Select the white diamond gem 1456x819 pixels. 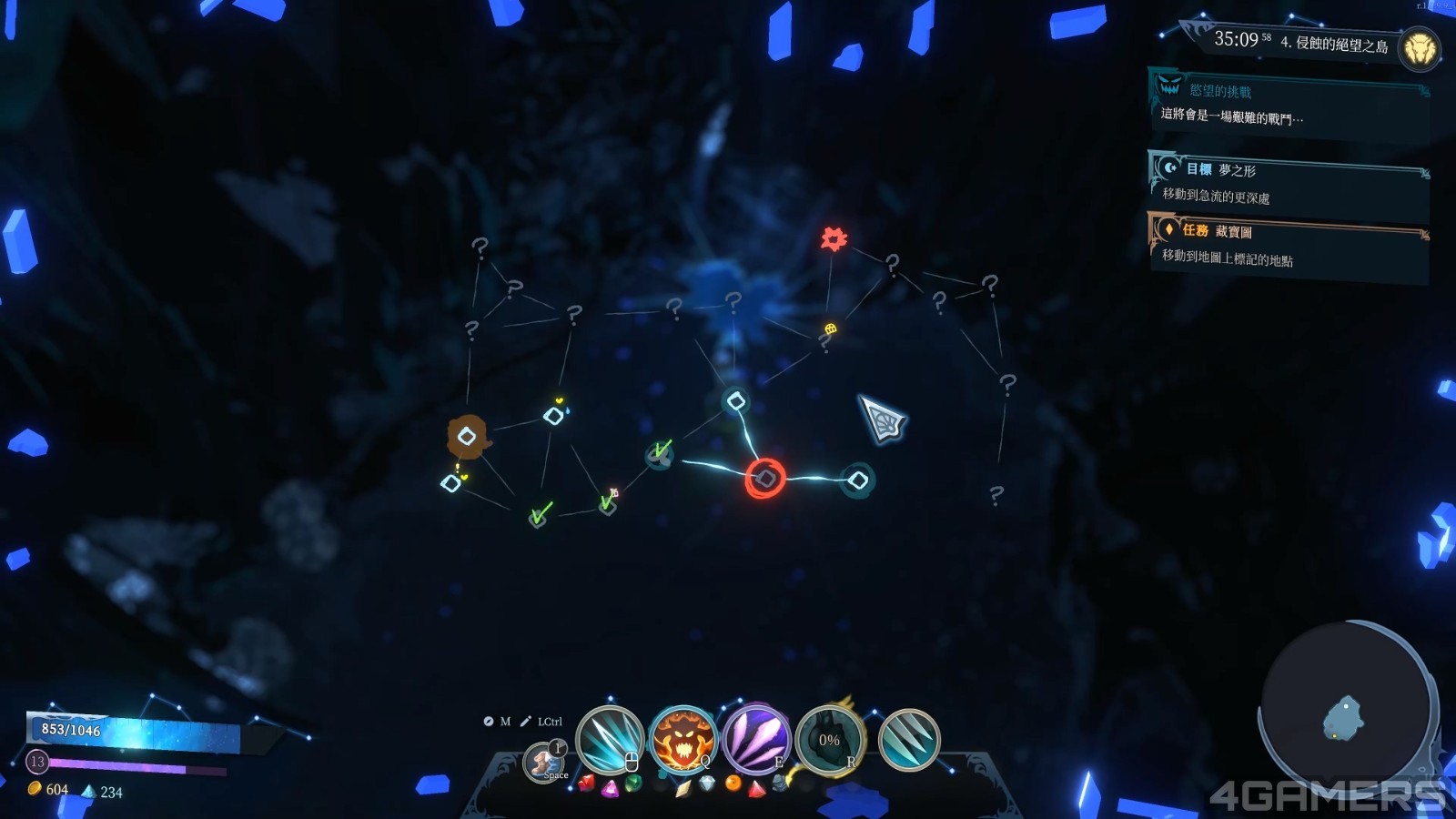[x=707, y=783]
